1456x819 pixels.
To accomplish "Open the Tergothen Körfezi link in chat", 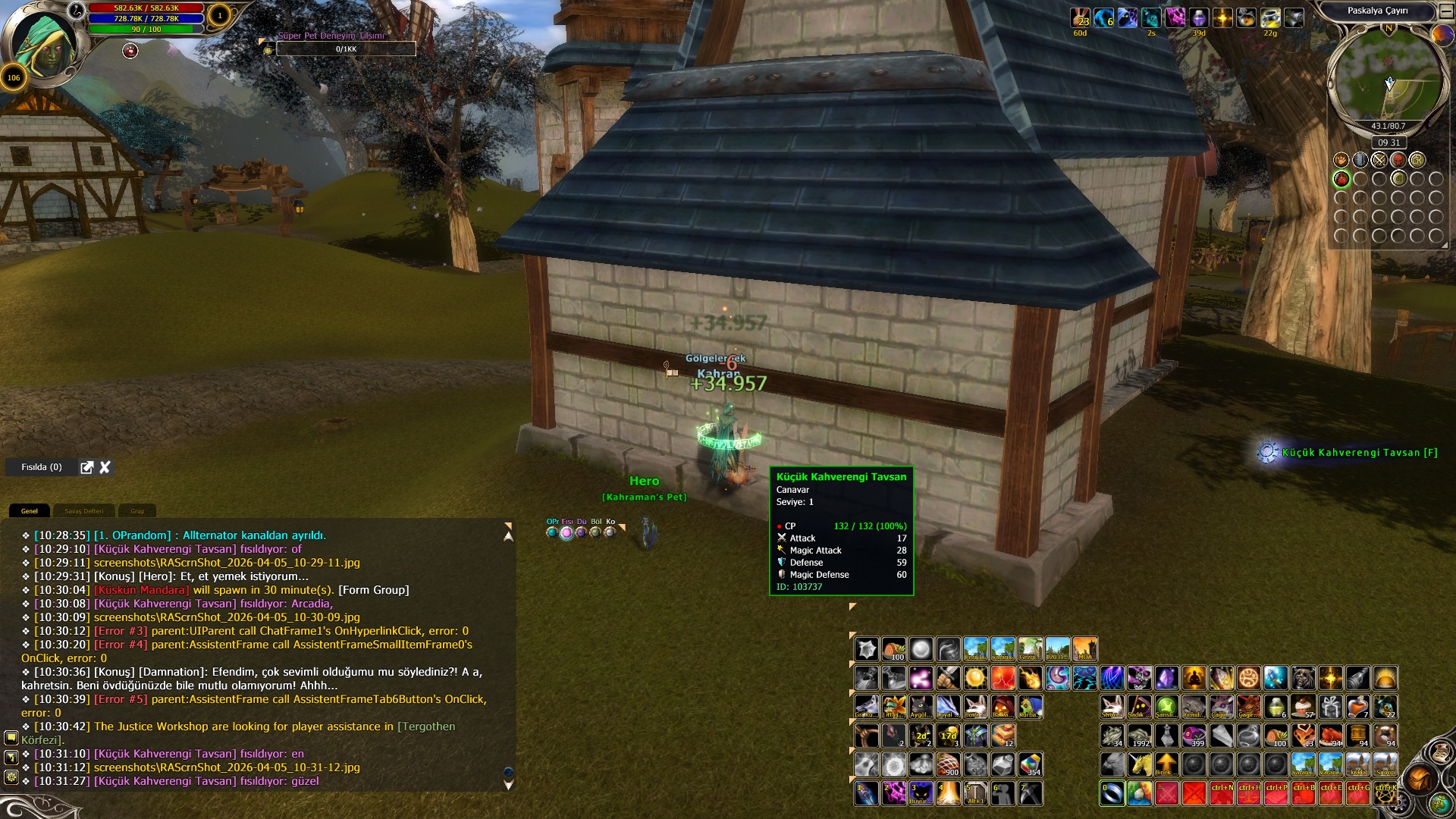I will click(427, 726).
